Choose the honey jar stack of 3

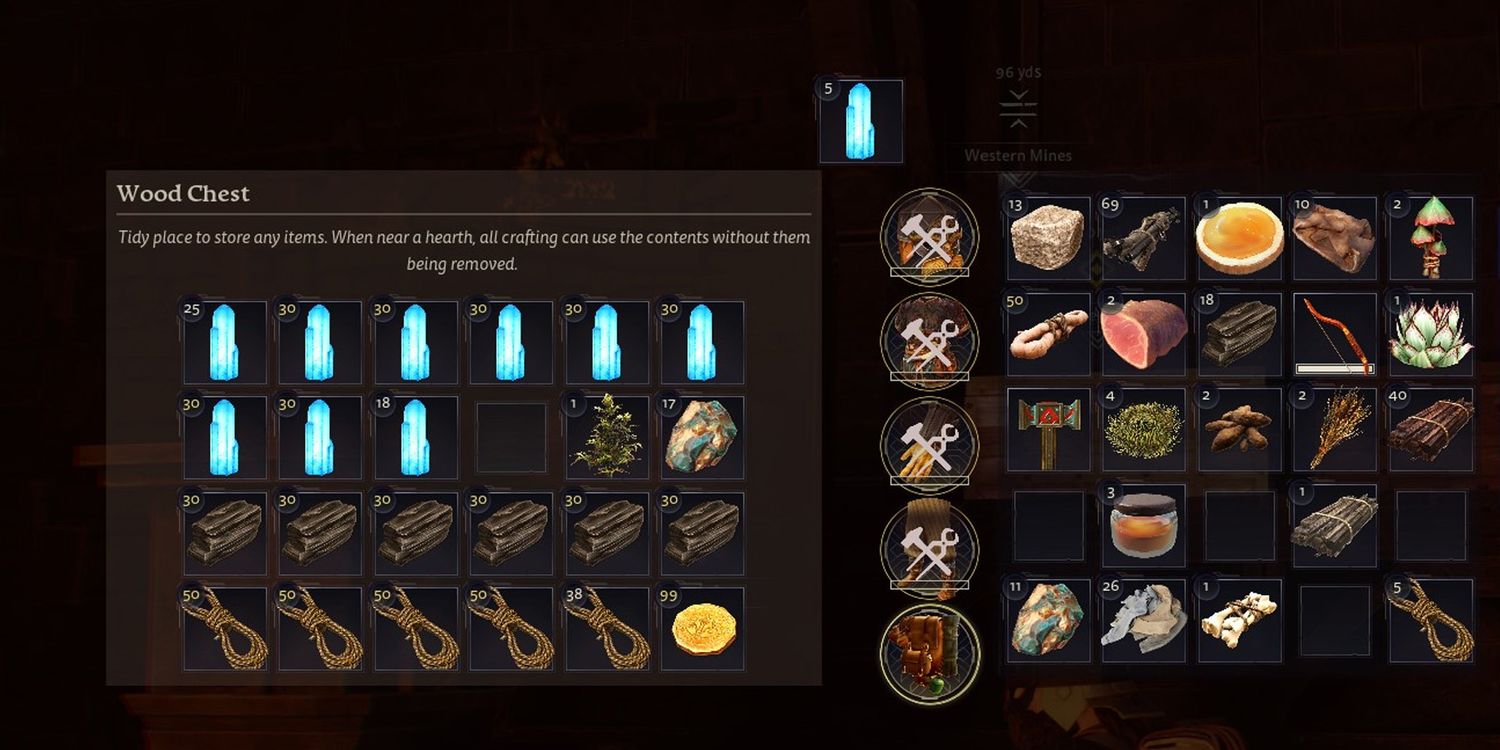(1143, 525)
